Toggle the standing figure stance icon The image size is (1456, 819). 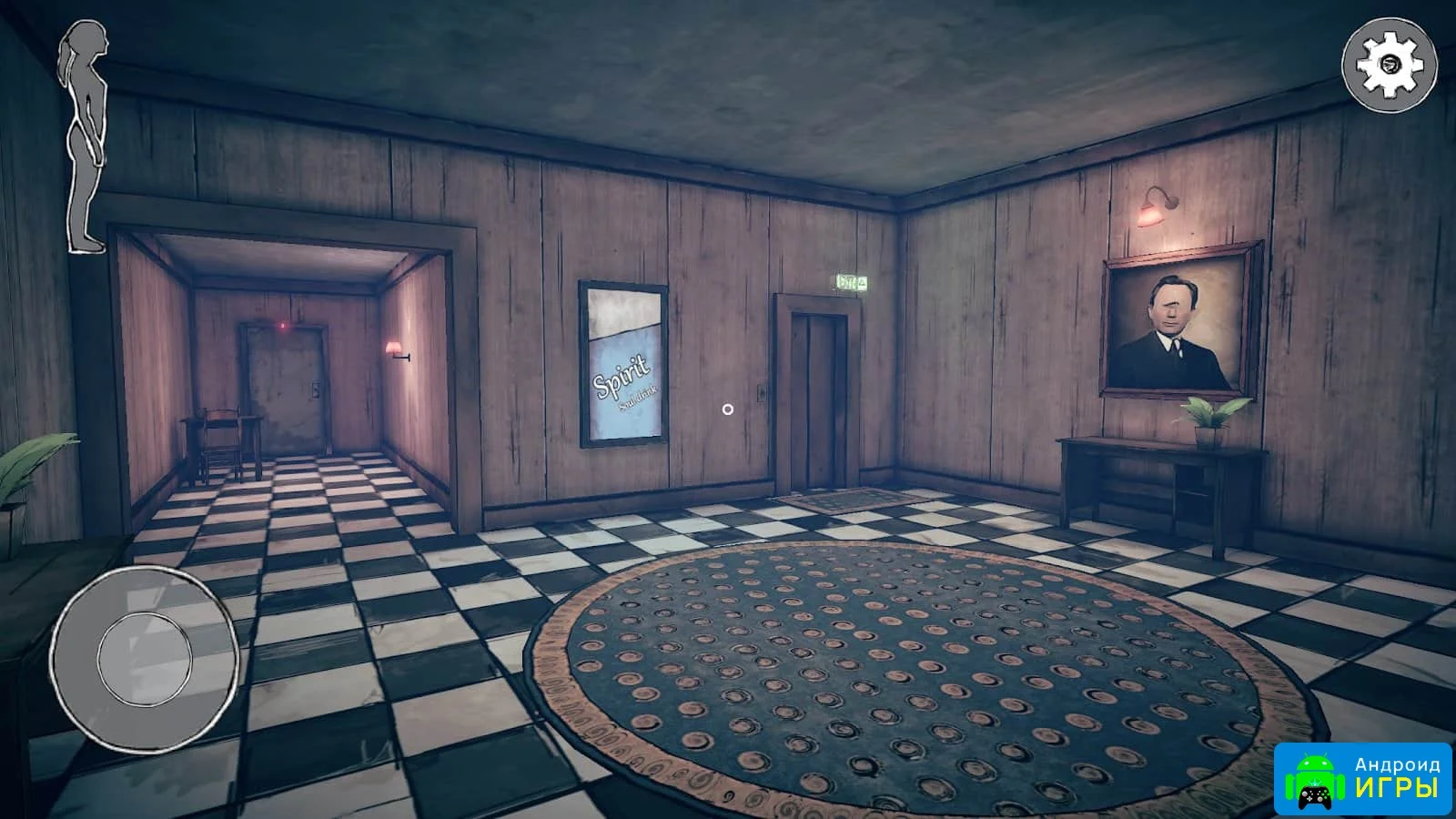[x=85, y=136]
